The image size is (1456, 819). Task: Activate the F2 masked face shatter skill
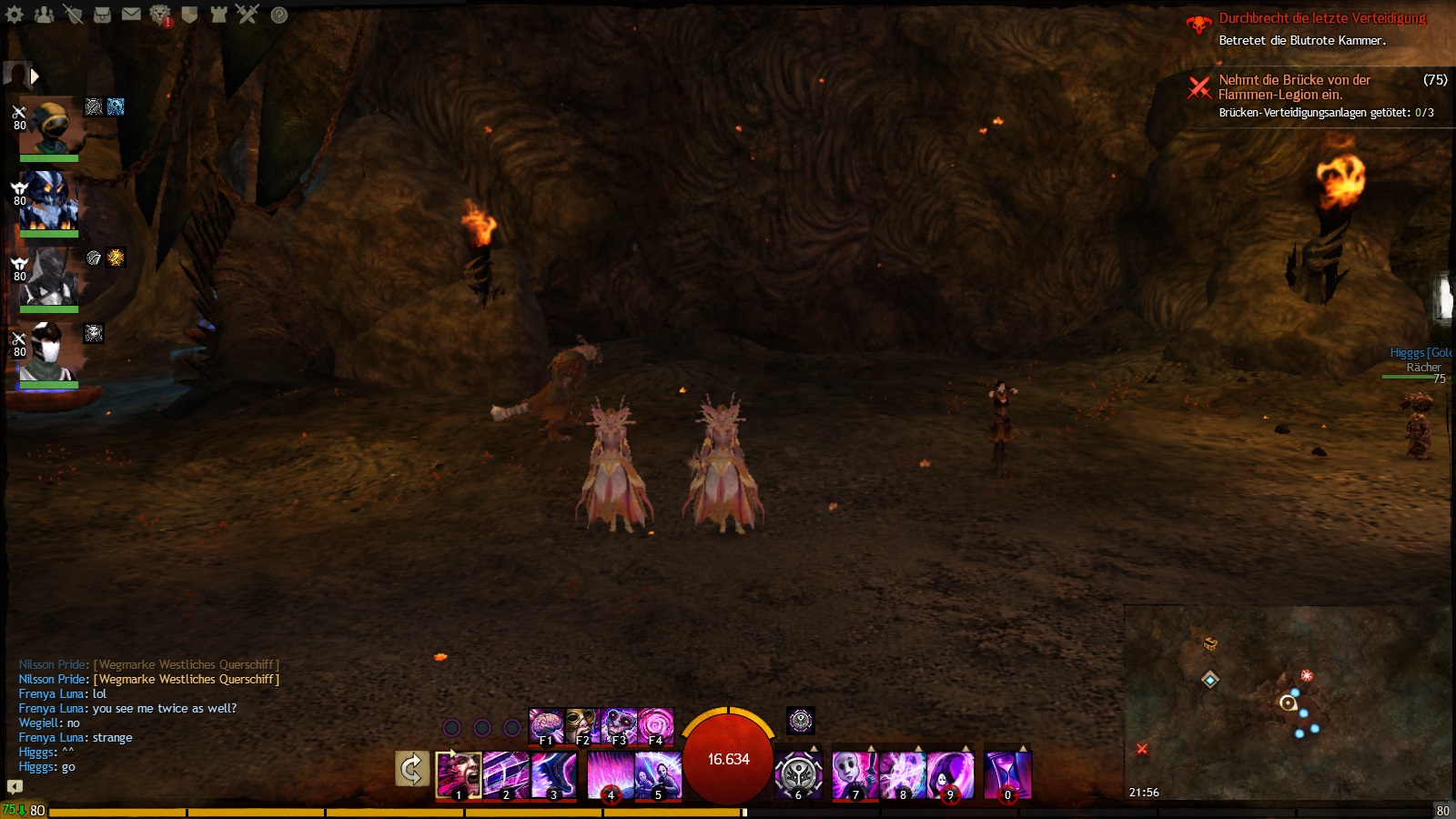581,725
